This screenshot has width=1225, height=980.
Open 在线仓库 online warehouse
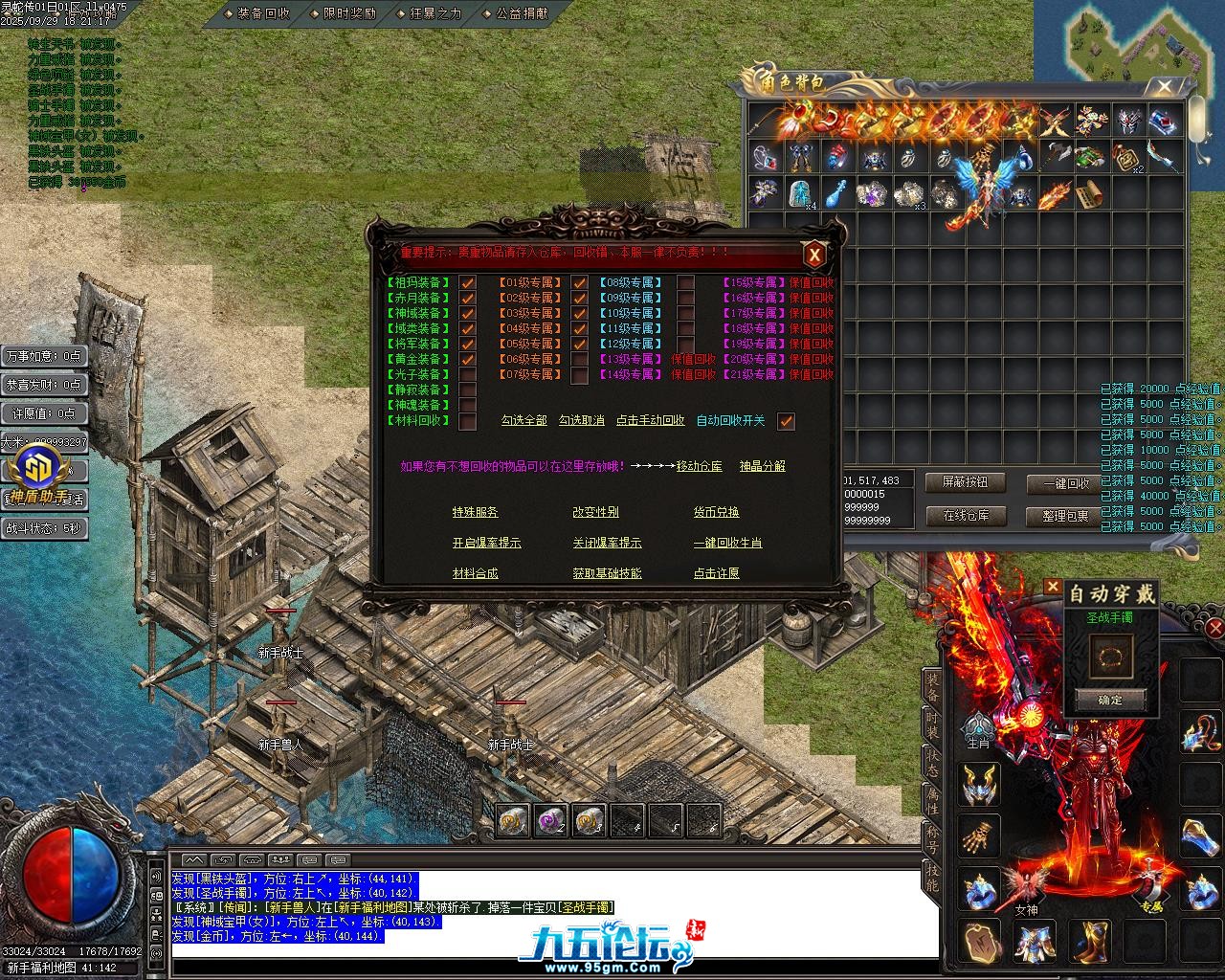(967, 515)
